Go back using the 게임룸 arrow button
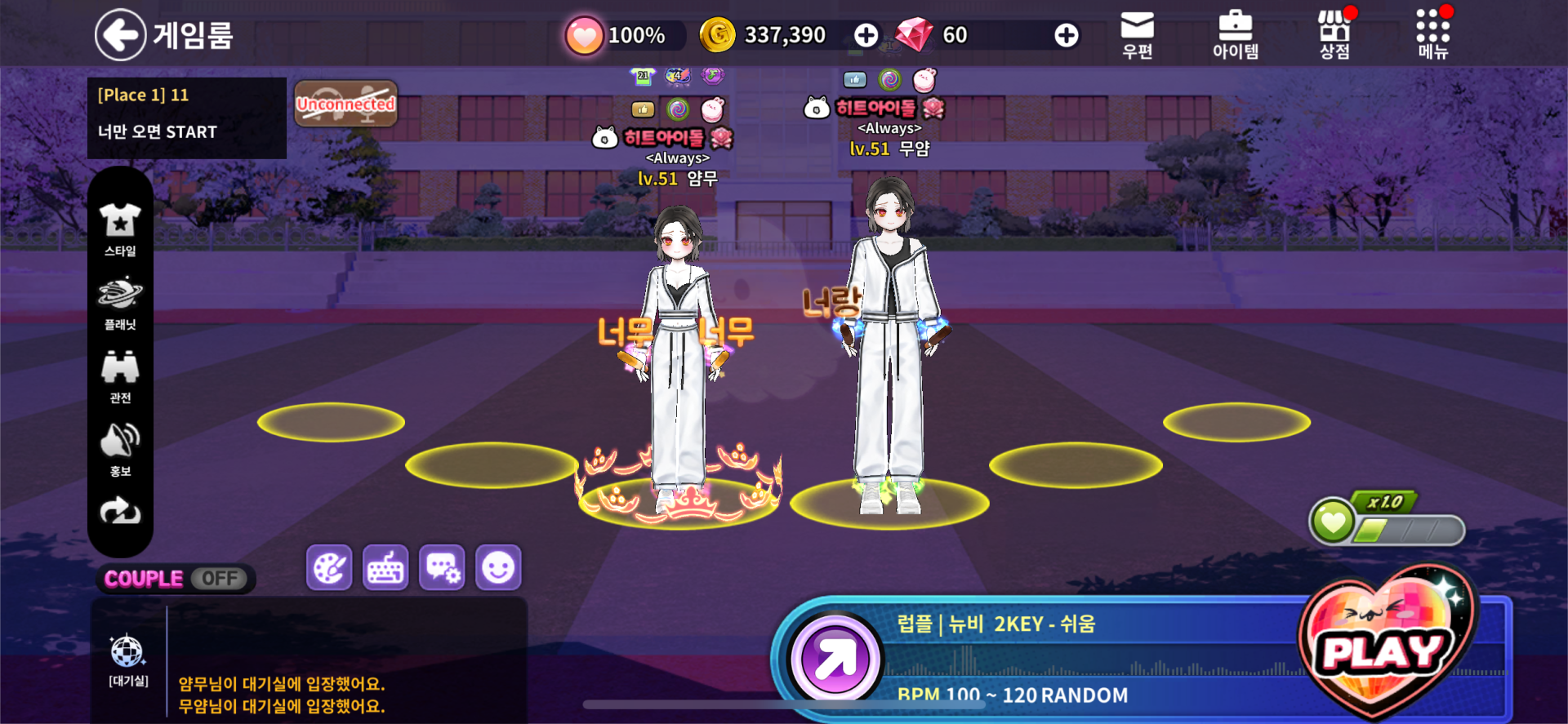Screen dimensions: 1568x724 pyautogui.click(x=121, y=35)
